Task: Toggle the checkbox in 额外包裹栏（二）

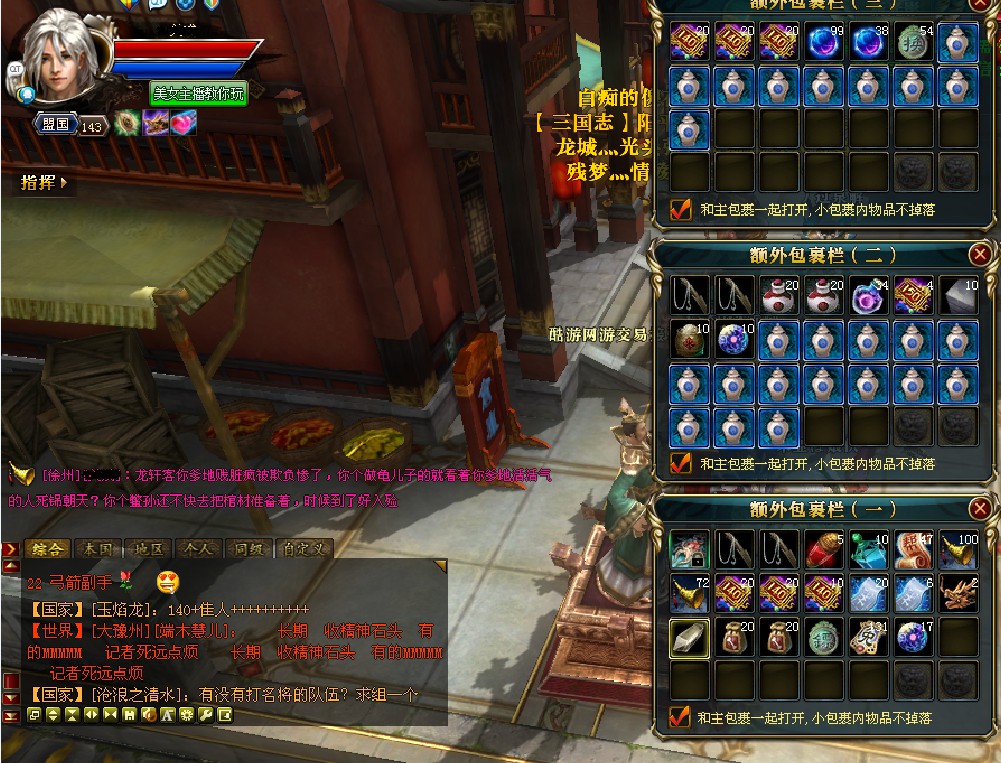Action: click(x=680, y=463)
